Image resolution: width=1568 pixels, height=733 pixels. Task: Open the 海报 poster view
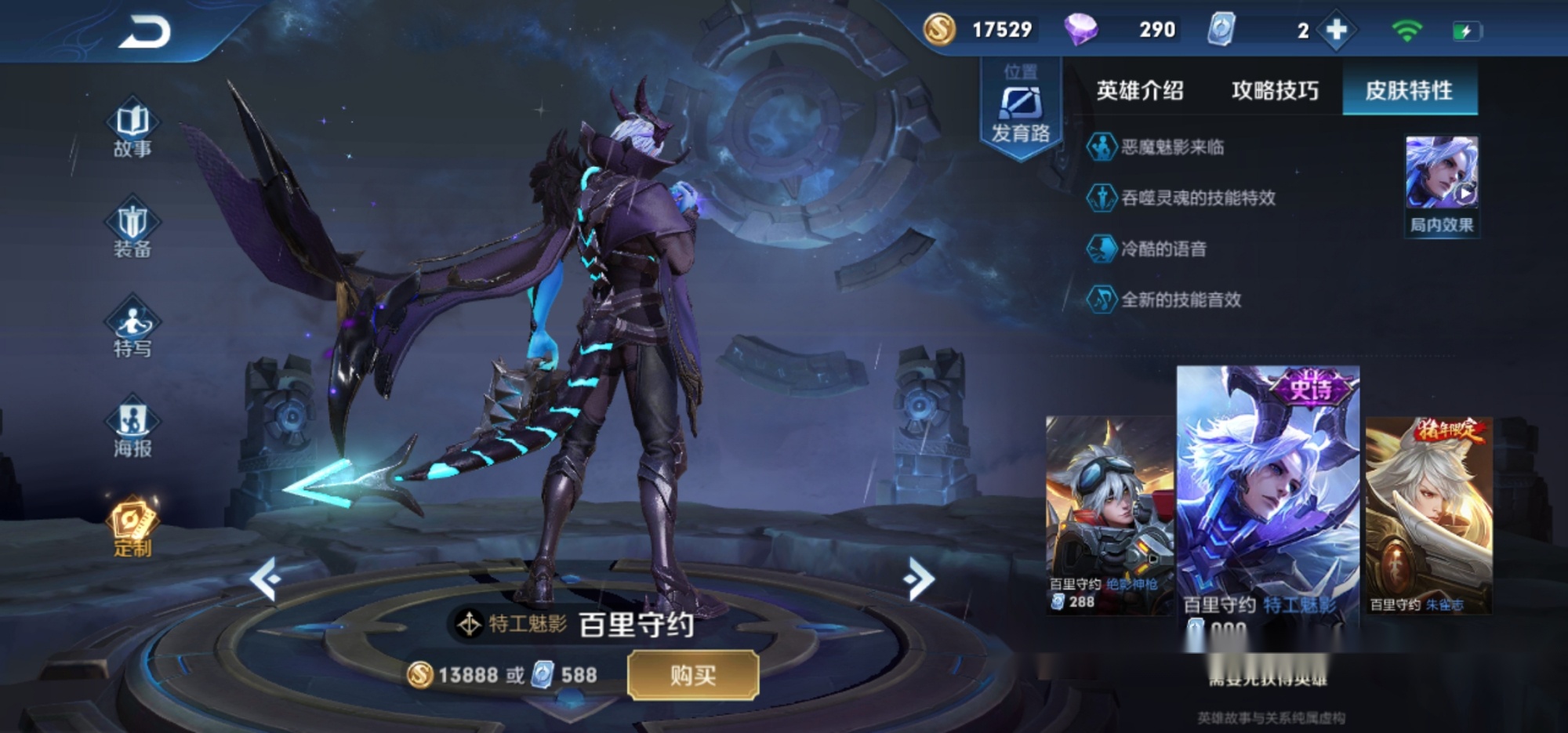point(132,427)
